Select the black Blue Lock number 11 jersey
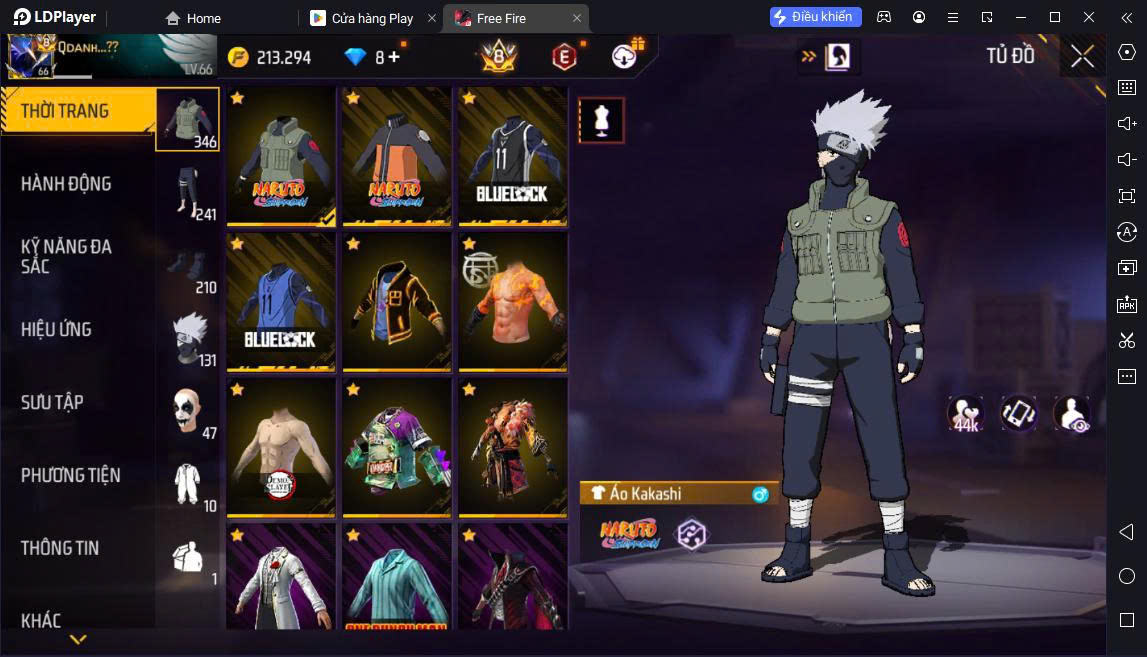Screen dimensions: 1147x657 (513, 156)
